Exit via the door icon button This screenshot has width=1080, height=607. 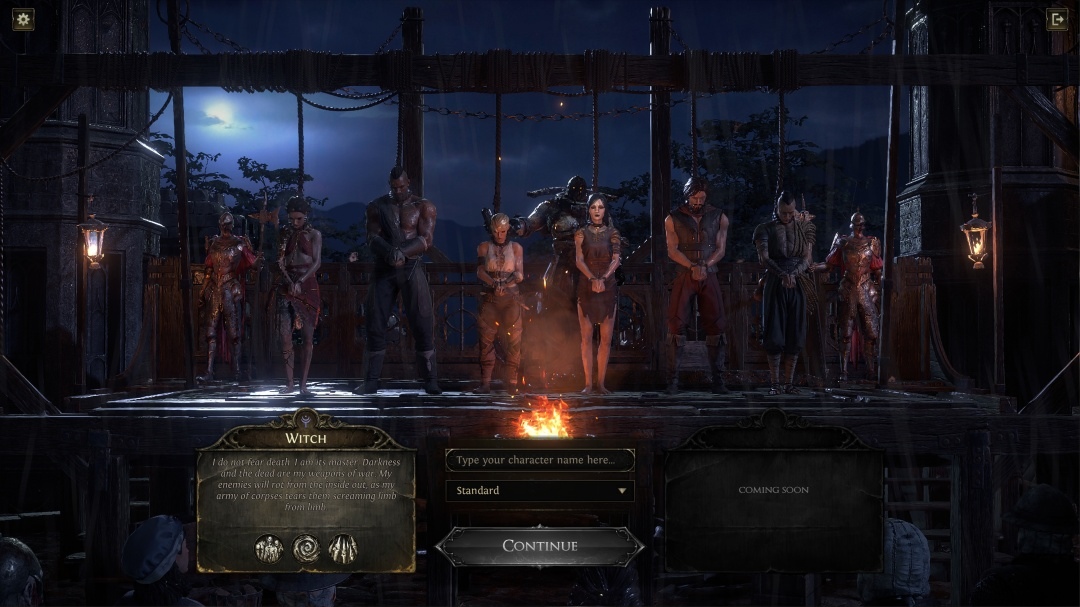(1056, 19)
